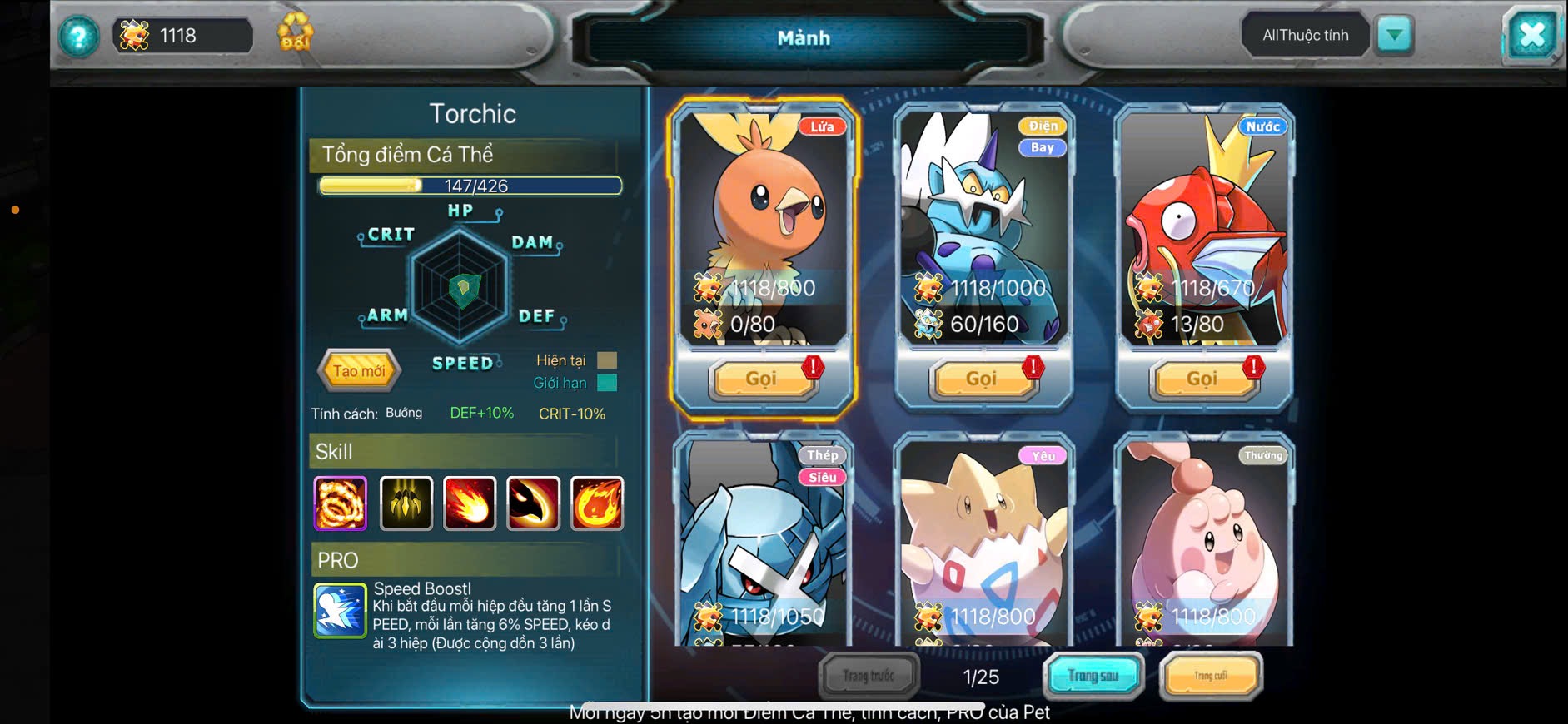Choose the Togepi fairy card
The image size is (1568, 724).
[983, 541]
